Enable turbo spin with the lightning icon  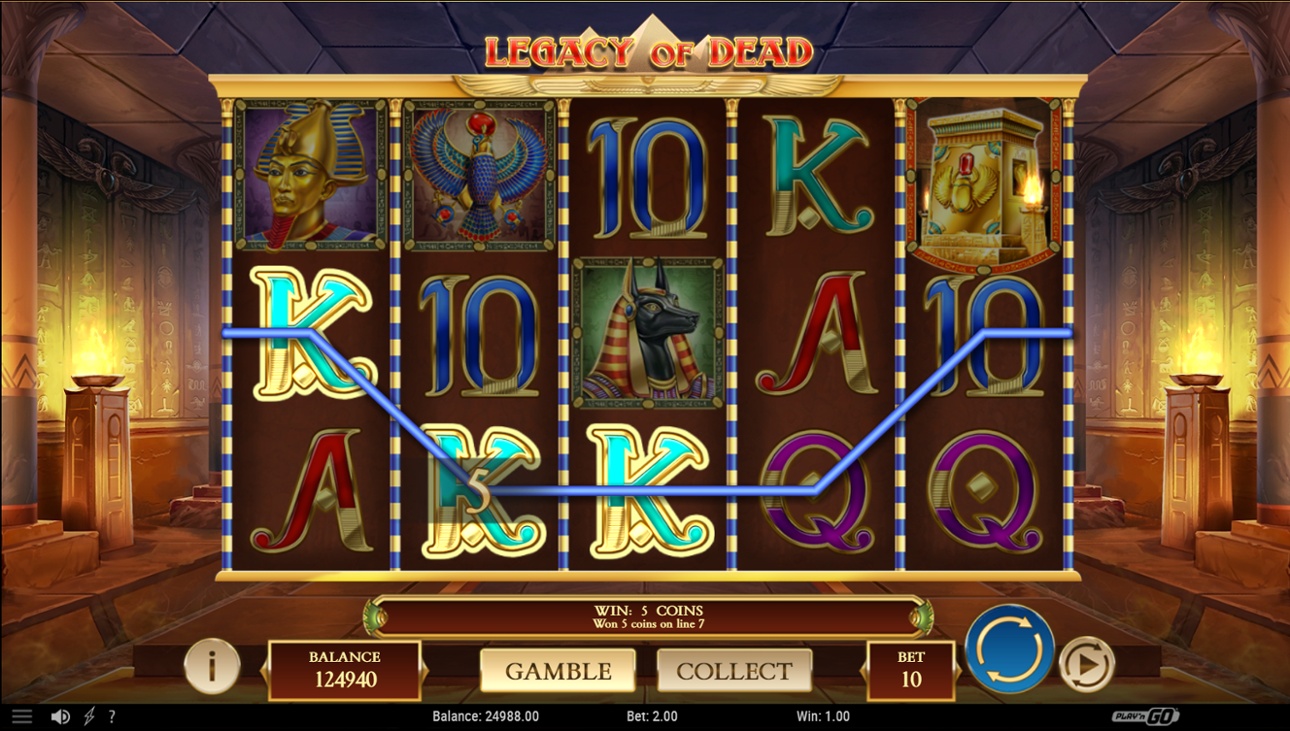89,716
